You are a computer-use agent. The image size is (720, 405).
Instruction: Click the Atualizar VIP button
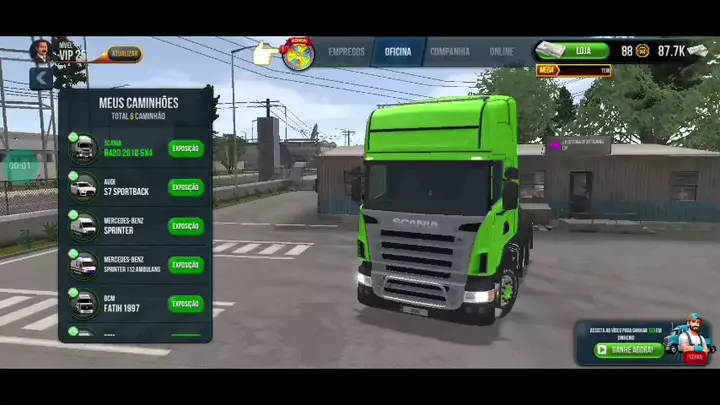[125, 54]
